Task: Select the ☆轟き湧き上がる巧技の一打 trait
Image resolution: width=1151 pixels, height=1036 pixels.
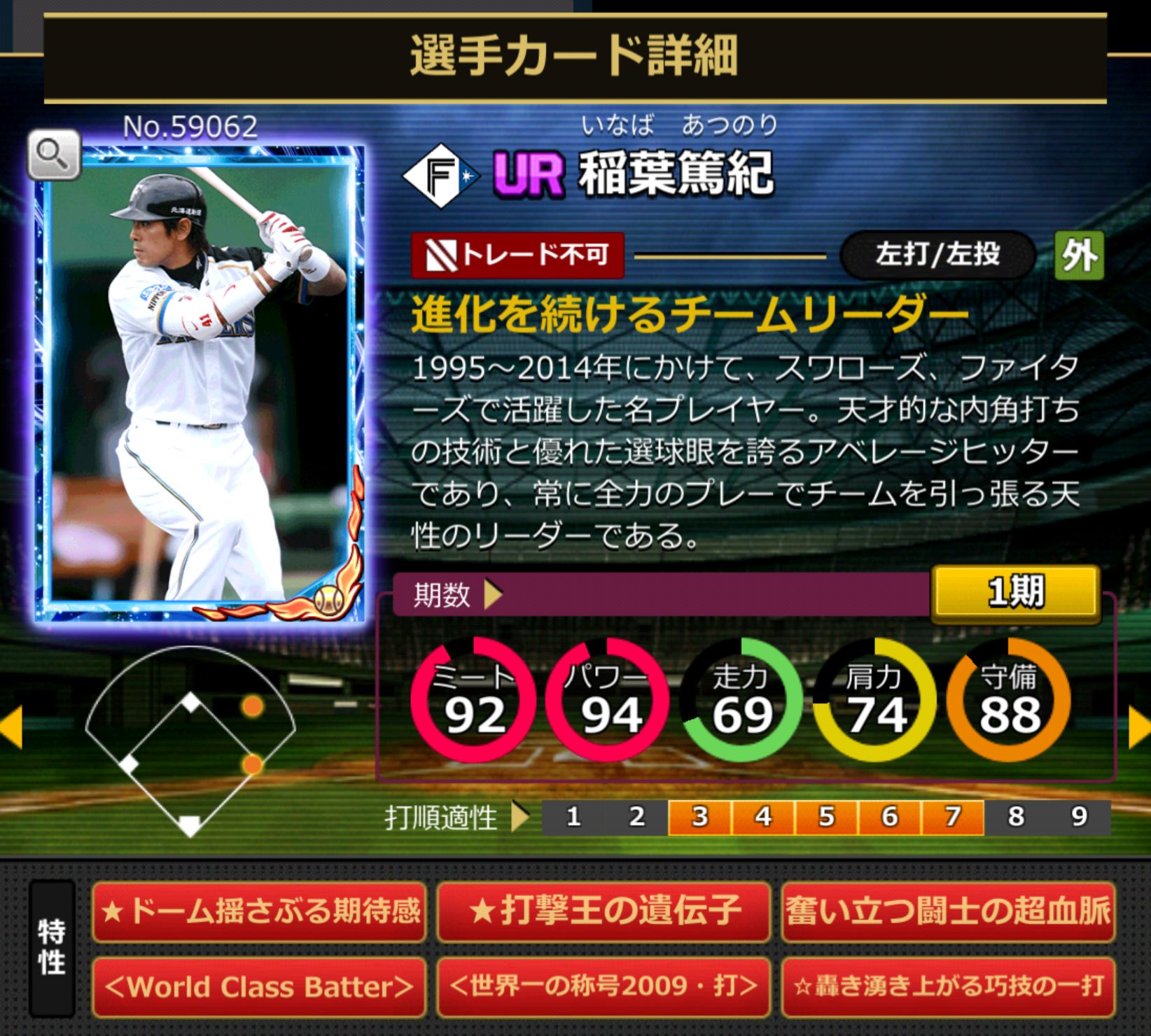Action: (948, 987)
